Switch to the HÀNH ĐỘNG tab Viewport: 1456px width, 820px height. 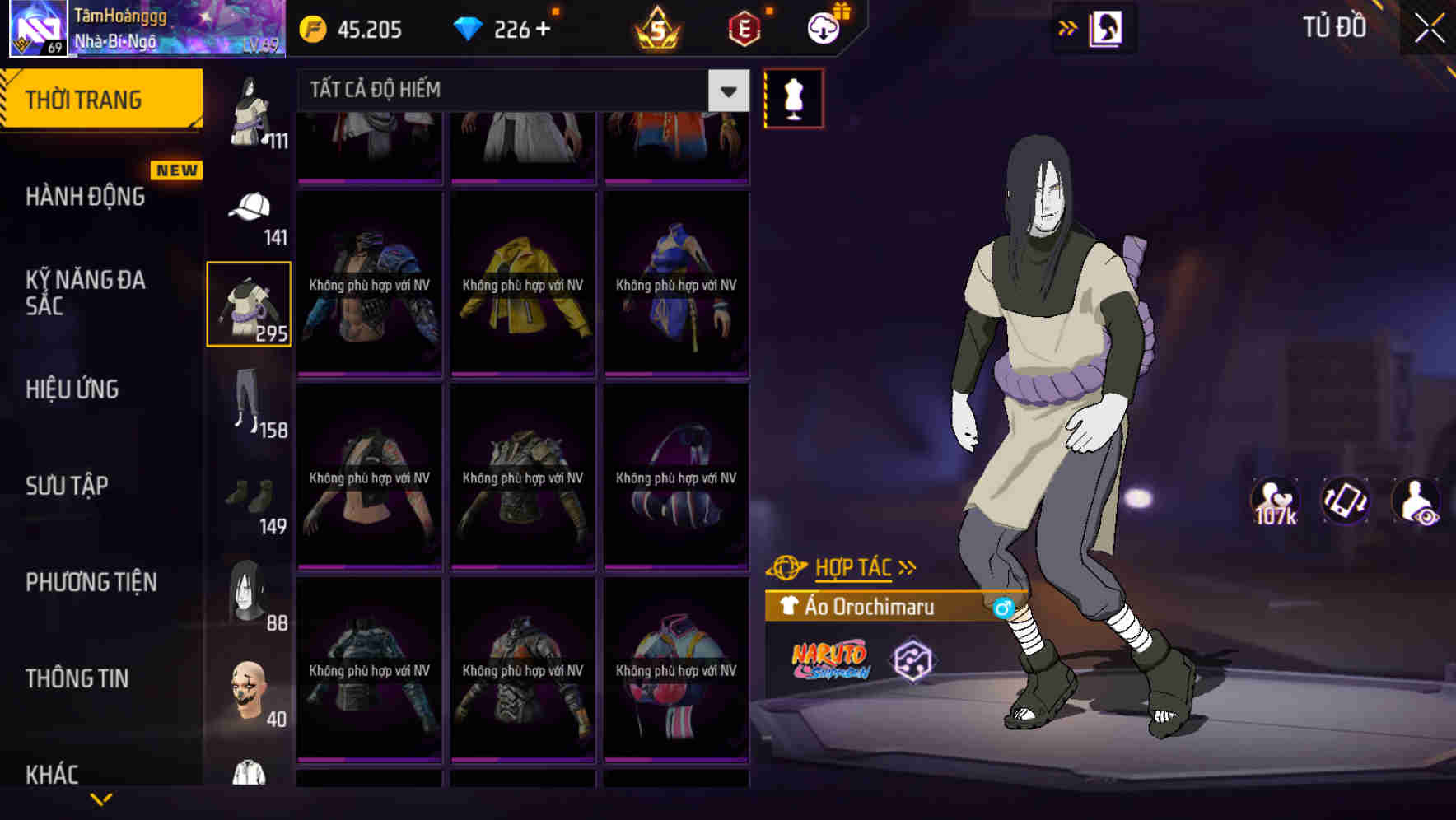85,197
